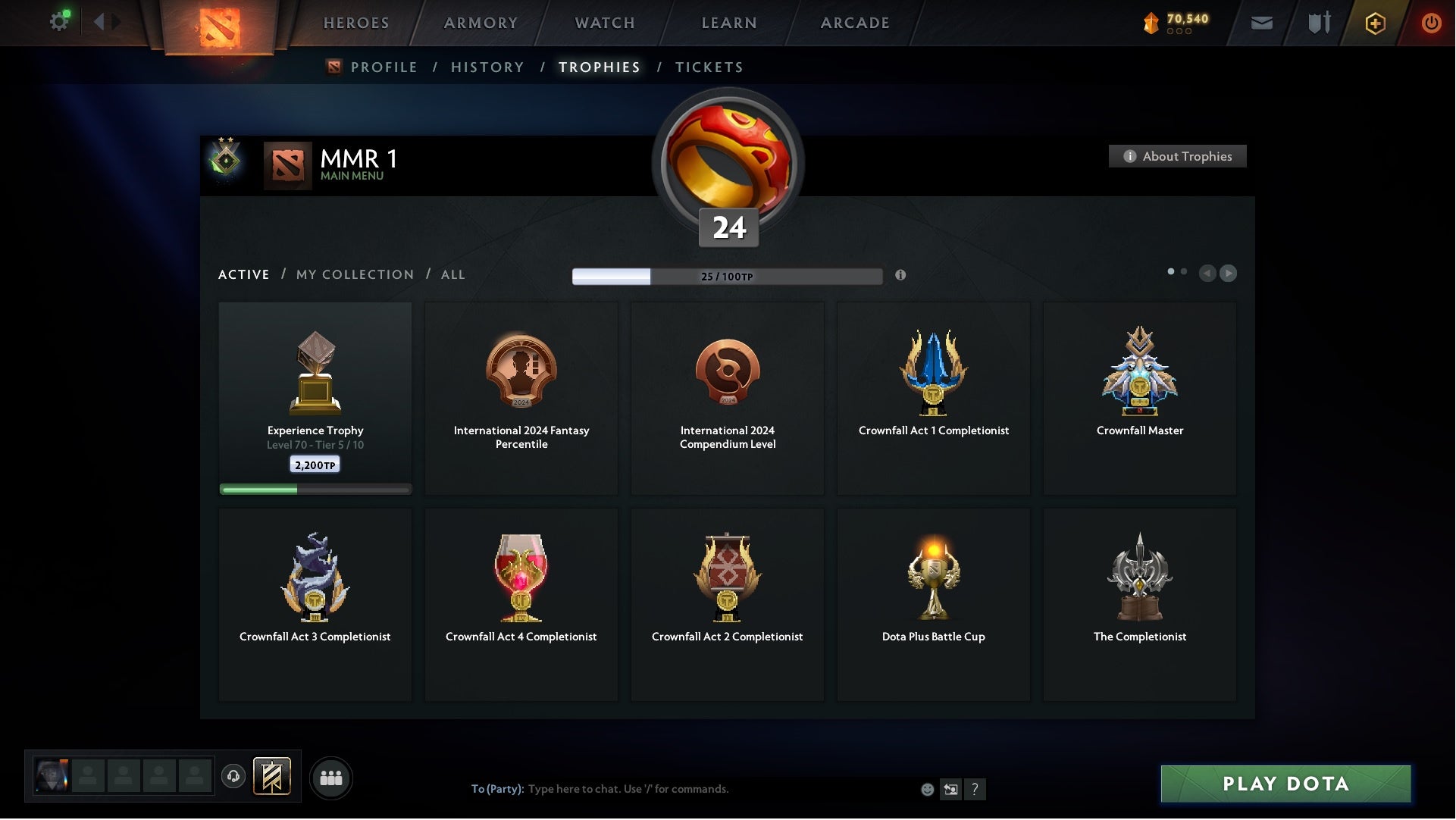Click the headset voice chat icon
1456x820 pixels.
(233, 778)
